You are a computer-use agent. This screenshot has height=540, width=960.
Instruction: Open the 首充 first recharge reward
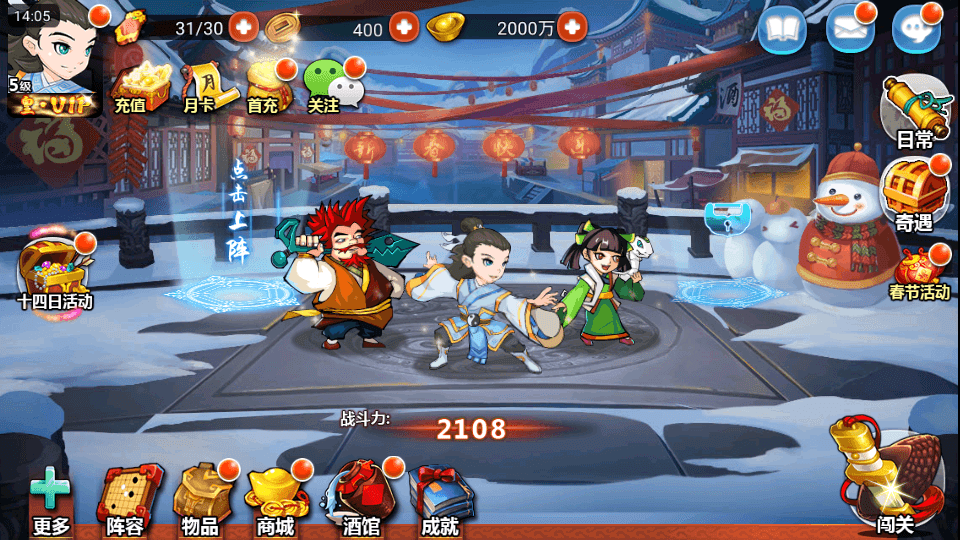click(x=265, y=86)
